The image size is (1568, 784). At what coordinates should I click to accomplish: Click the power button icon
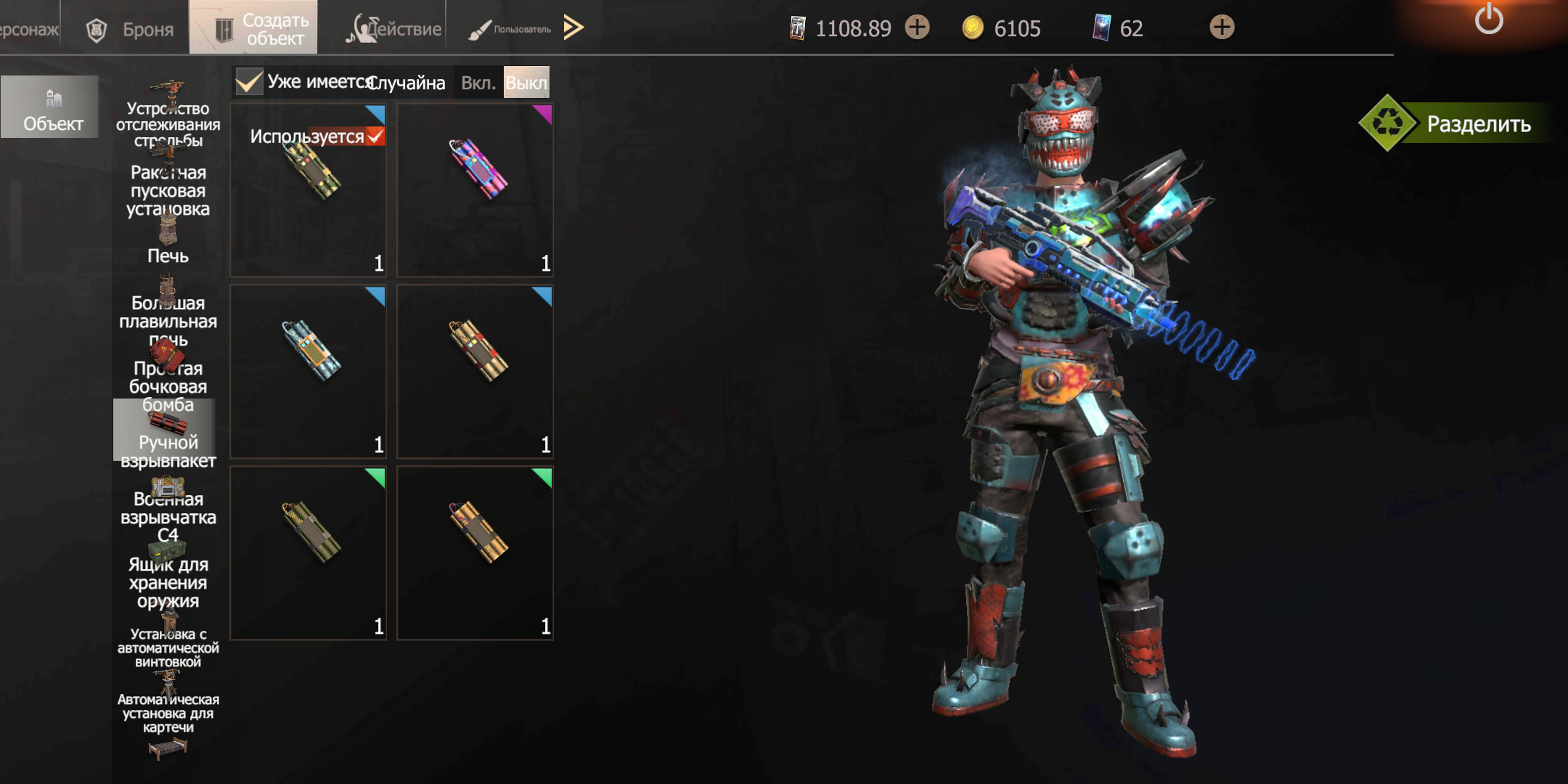pyautogui.click(x=1488, y=20)
